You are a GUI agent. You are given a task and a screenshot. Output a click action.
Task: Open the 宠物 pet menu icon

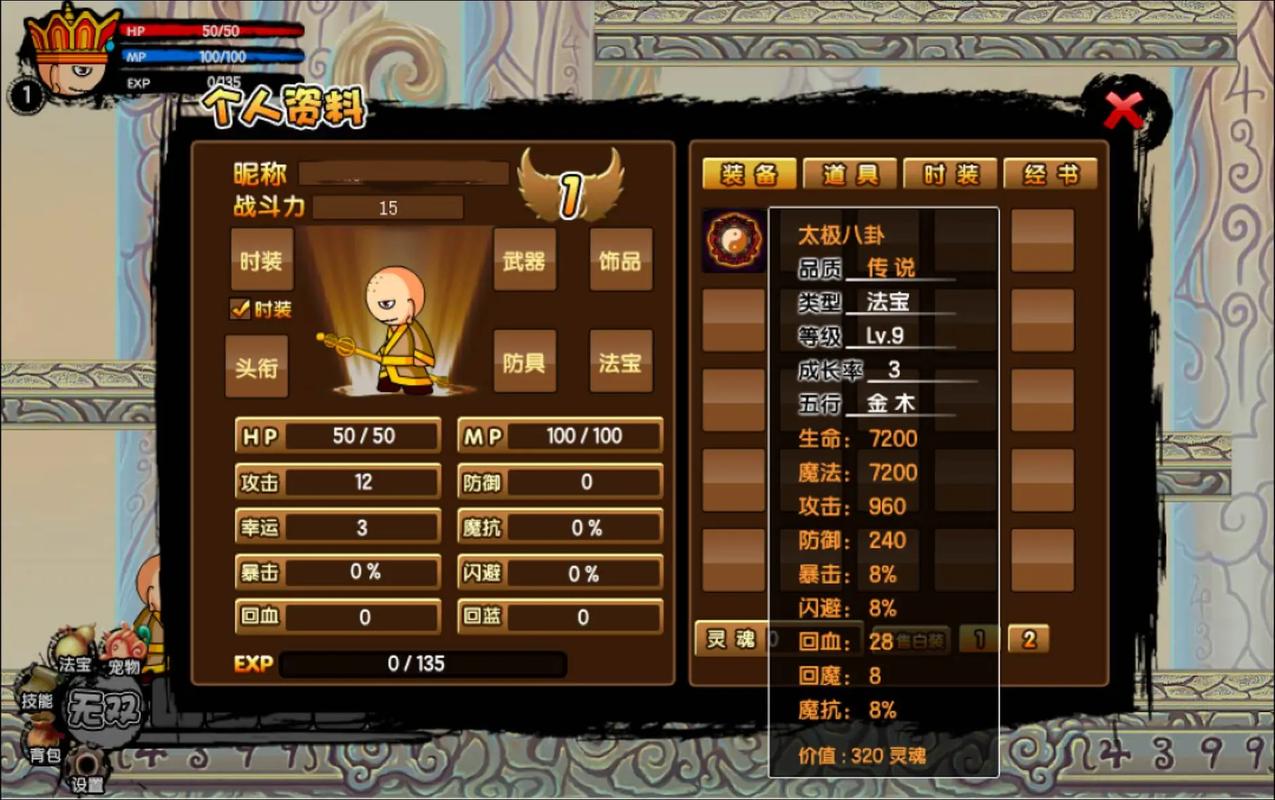124,652
